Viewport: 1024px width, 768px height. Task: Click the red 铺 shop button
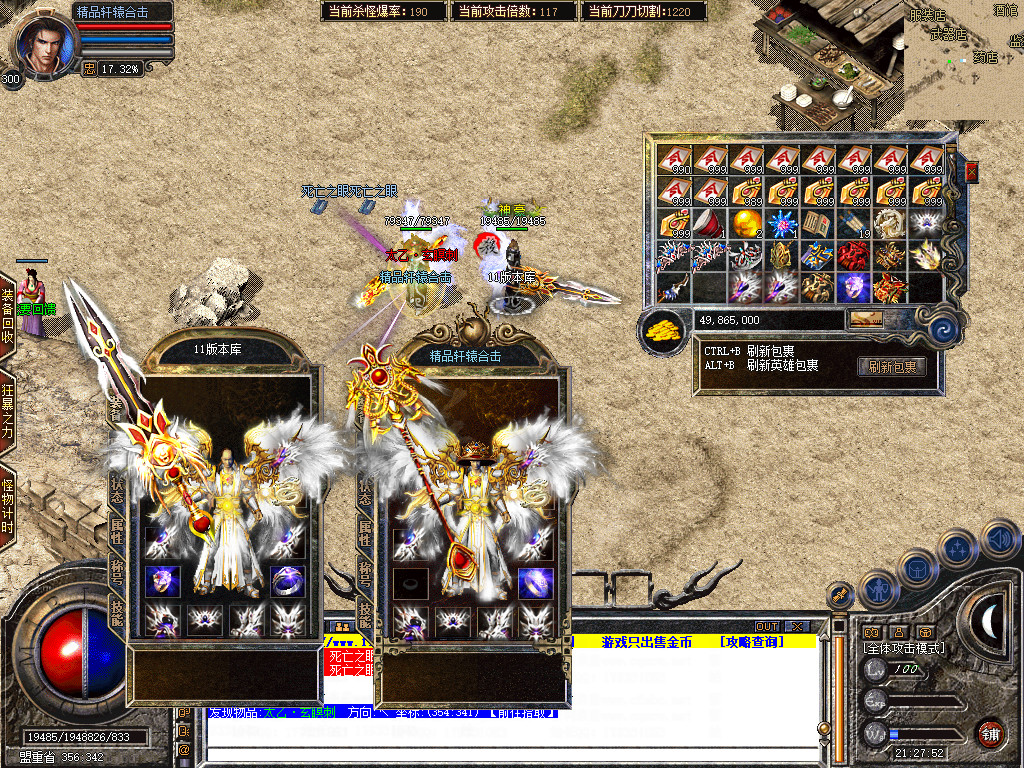point(990,733)
